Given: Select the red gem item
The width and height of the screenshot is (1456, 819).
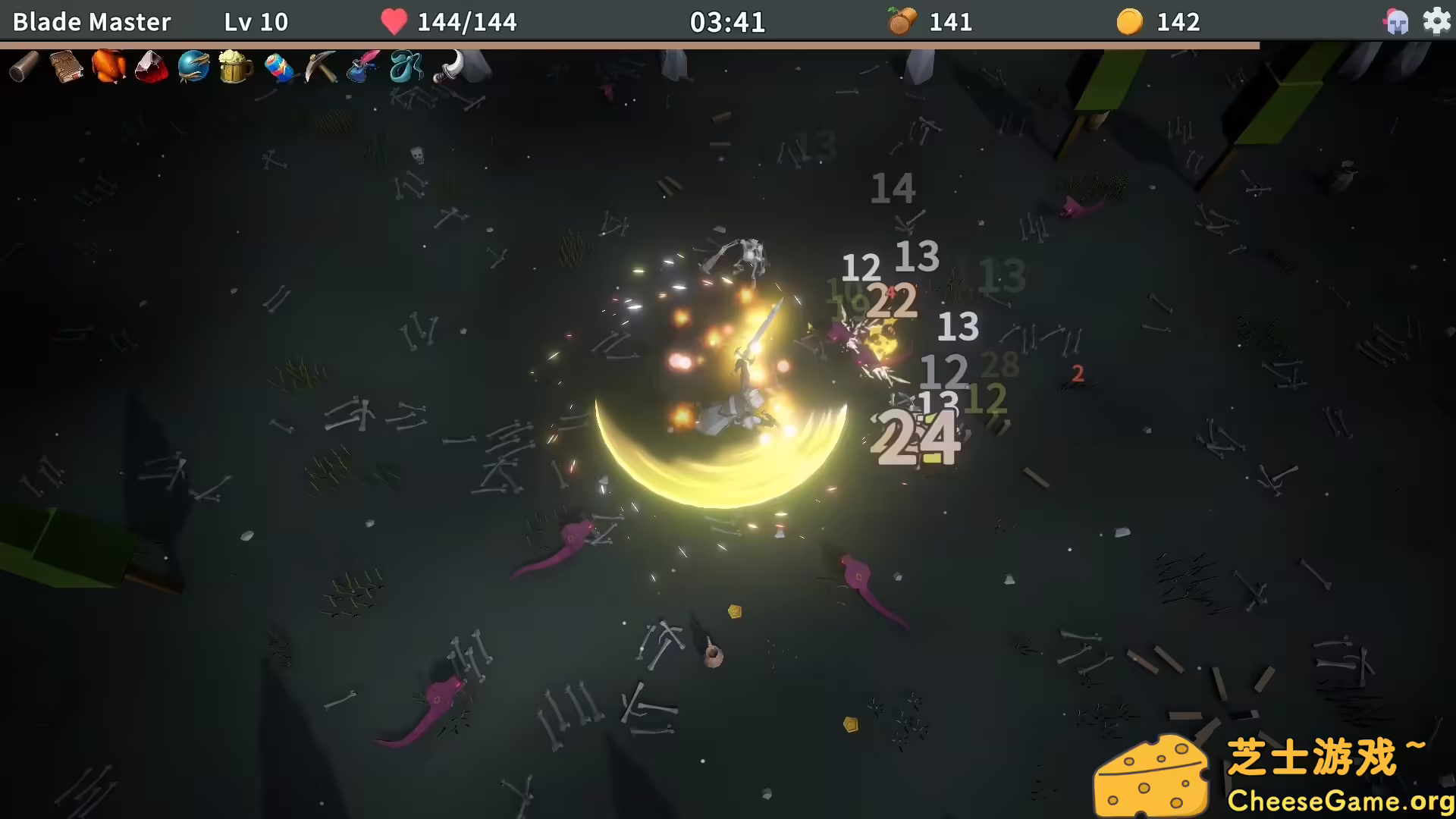Looking at the screenshot, I should [151, 68].
